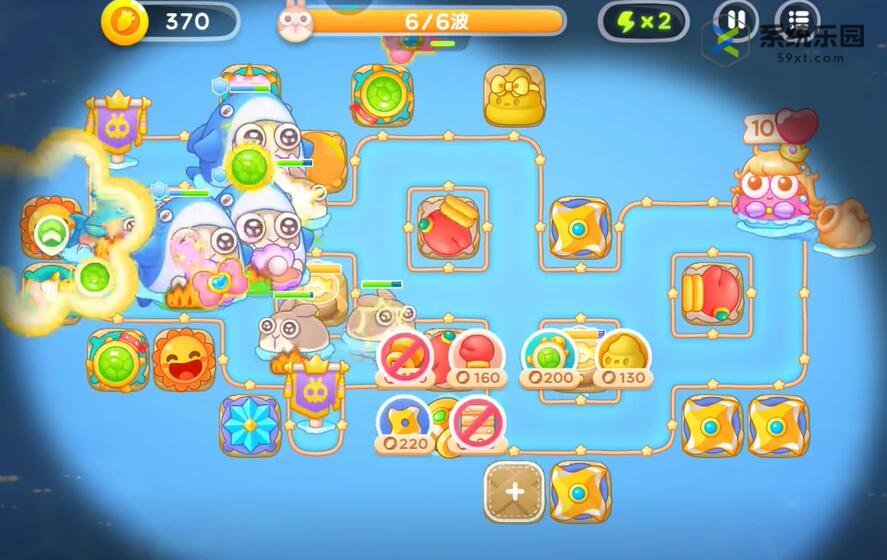Toggle the x2 game speed button
Screen dimensions: 887x560
pos(643,22)
